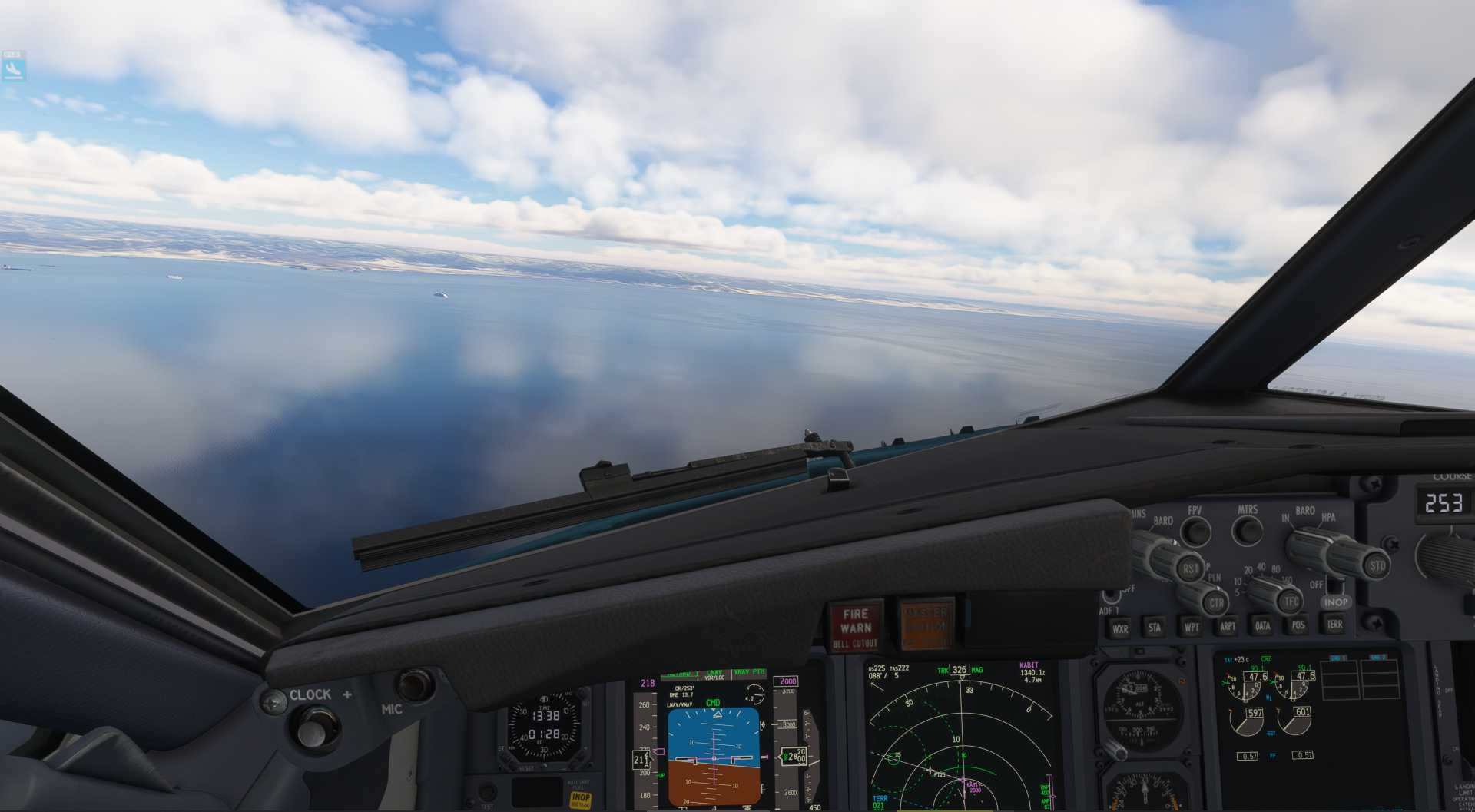Click the MTRS meters button
The height and width of the screenshot is (812, 1475).
(1247, 529)
